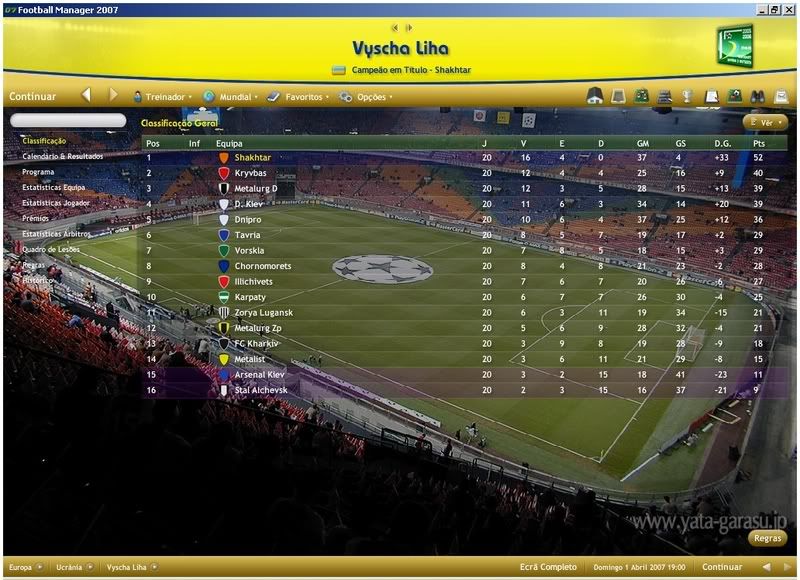Open the Treinador dropdown menu
This screenshot has height=580, width=800.
point(165,97)
